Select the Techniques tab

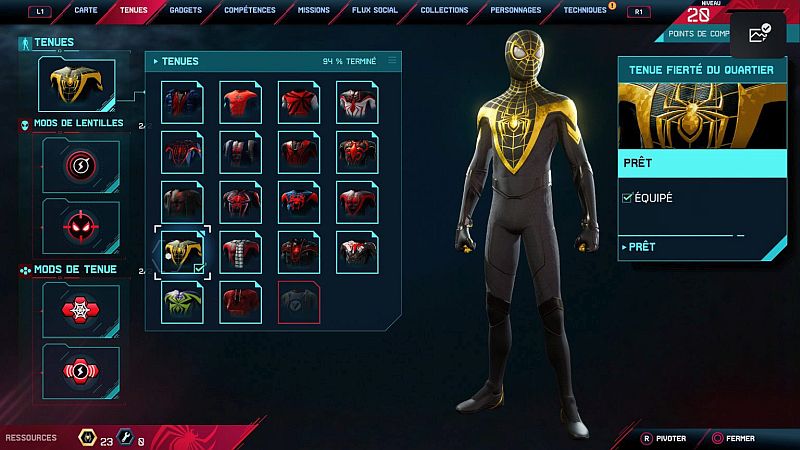pyautogui.click(x=584, y=10)
